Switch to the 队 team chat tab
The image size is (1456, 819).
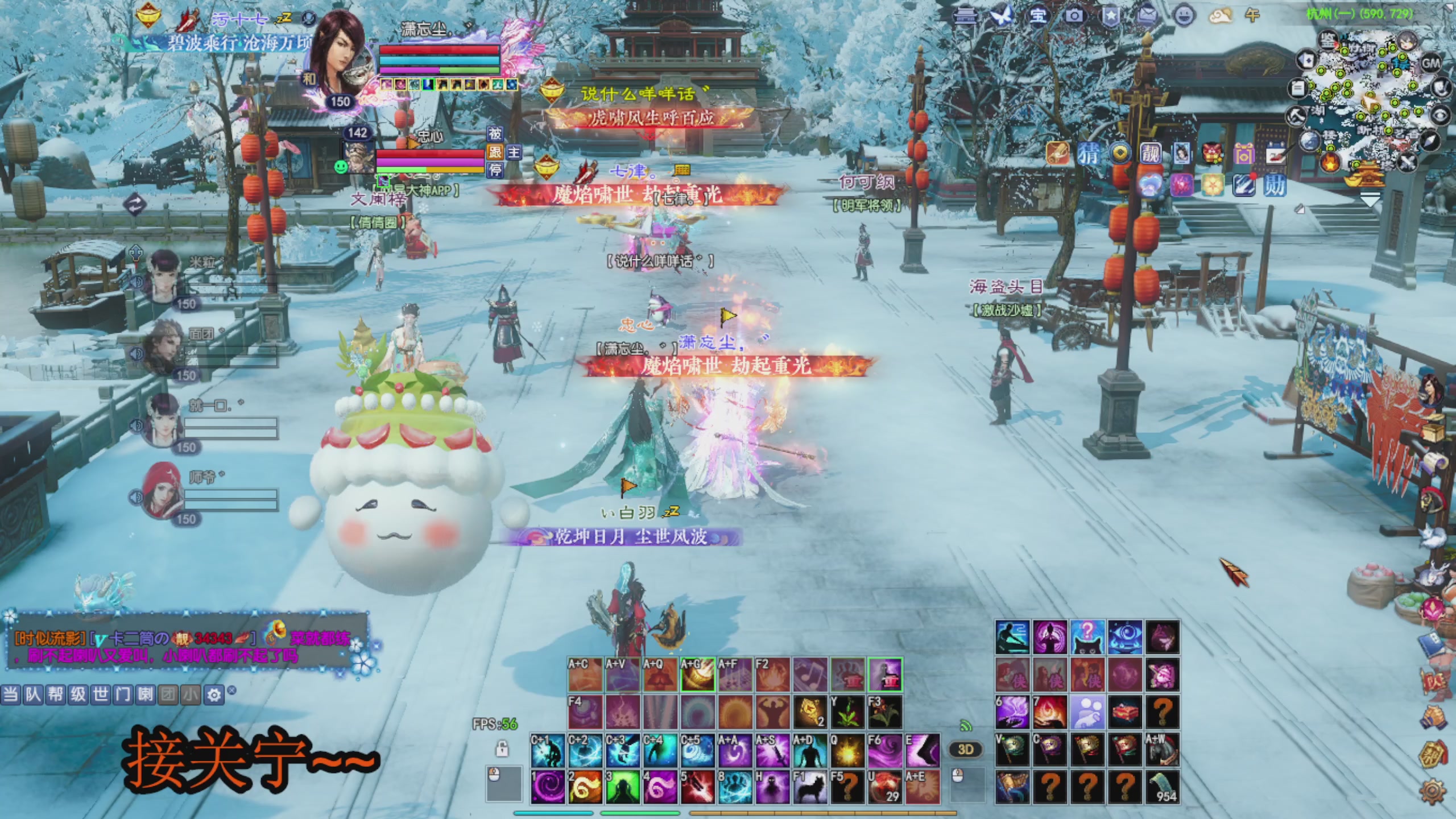click(33, 695)
